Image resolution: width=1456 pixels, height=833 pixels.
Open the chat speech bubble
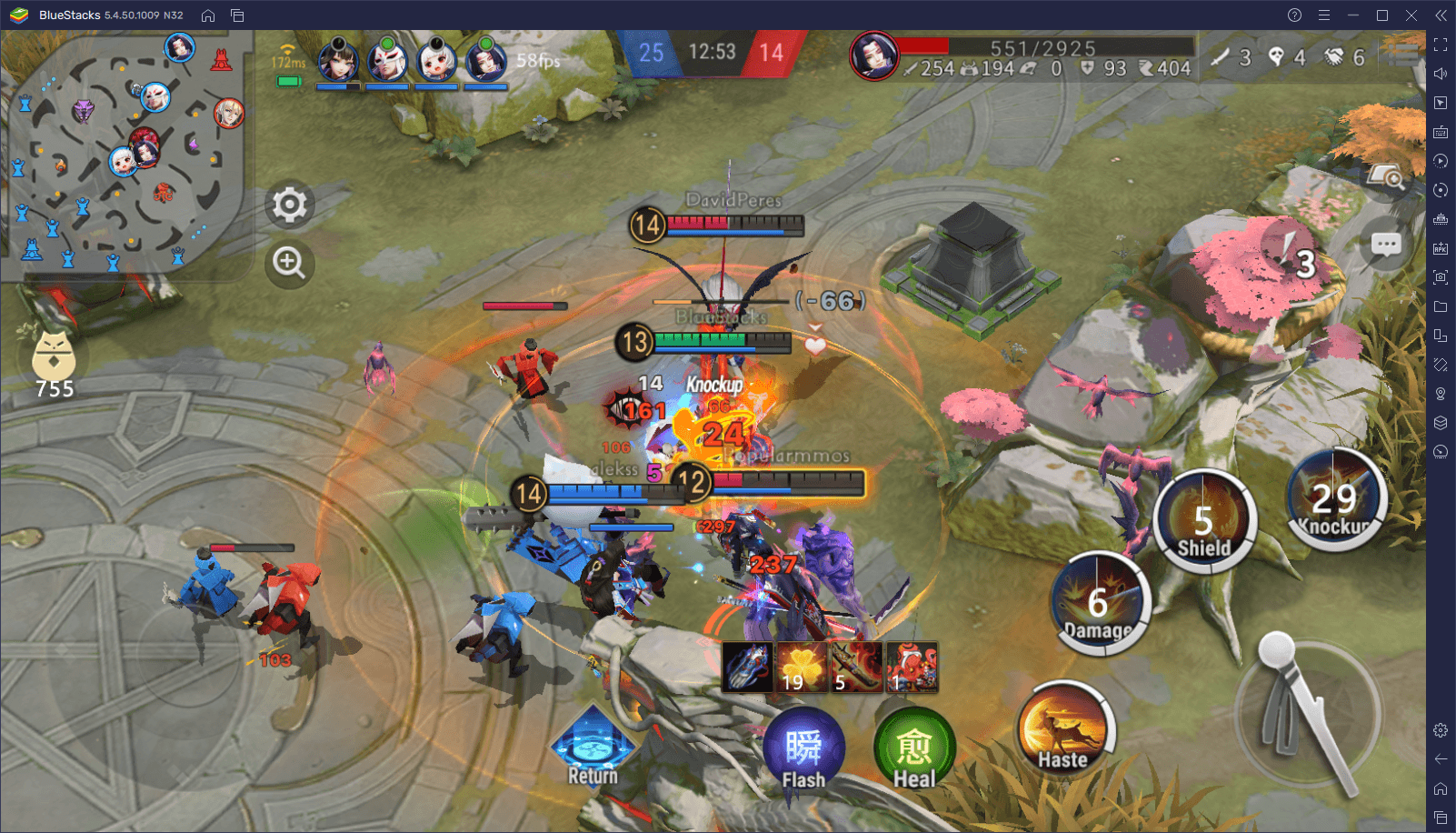coord(1386,245)
